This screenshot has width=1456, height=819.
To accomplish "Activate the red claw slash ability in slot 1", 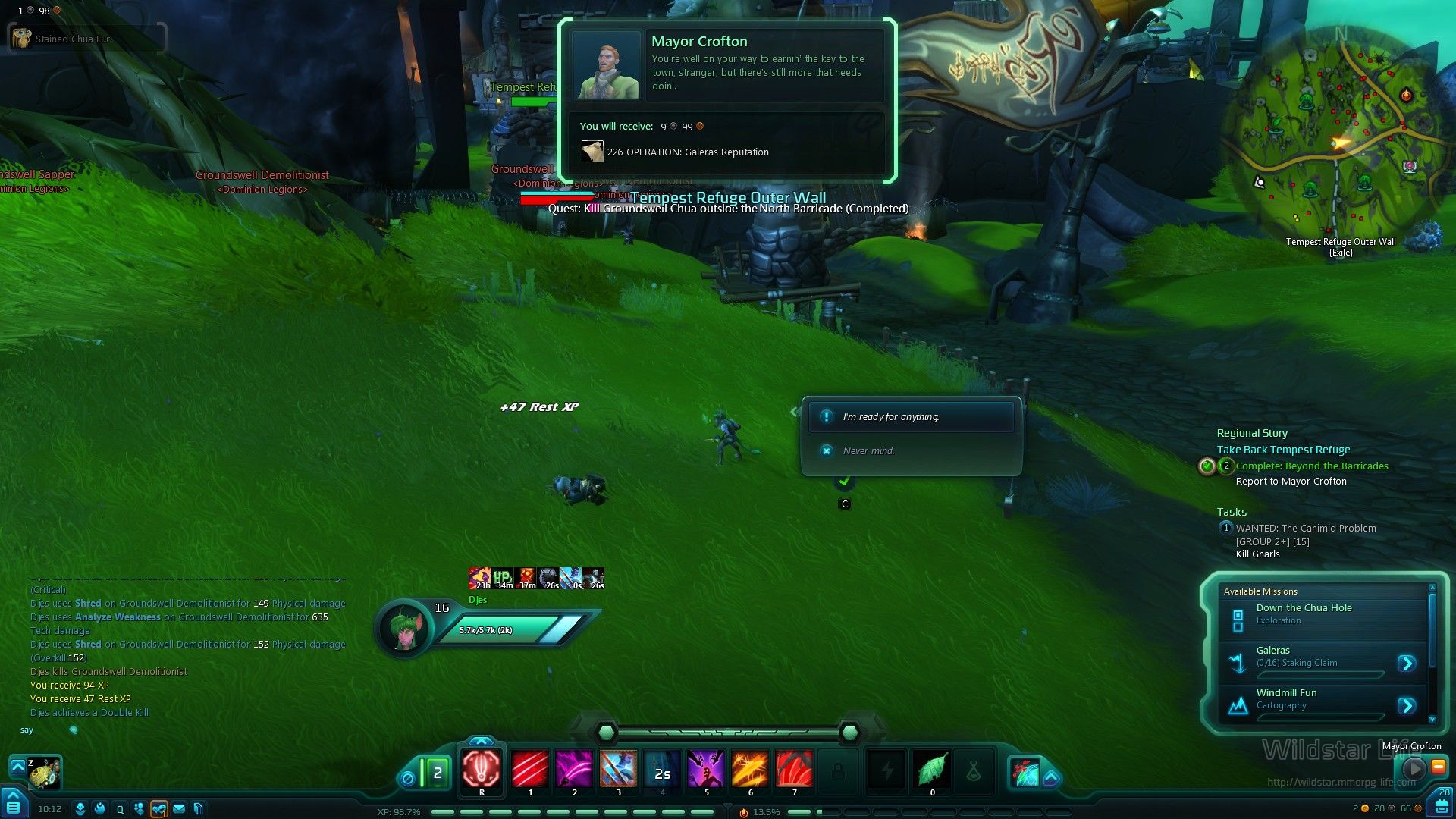I will [530, 769].
